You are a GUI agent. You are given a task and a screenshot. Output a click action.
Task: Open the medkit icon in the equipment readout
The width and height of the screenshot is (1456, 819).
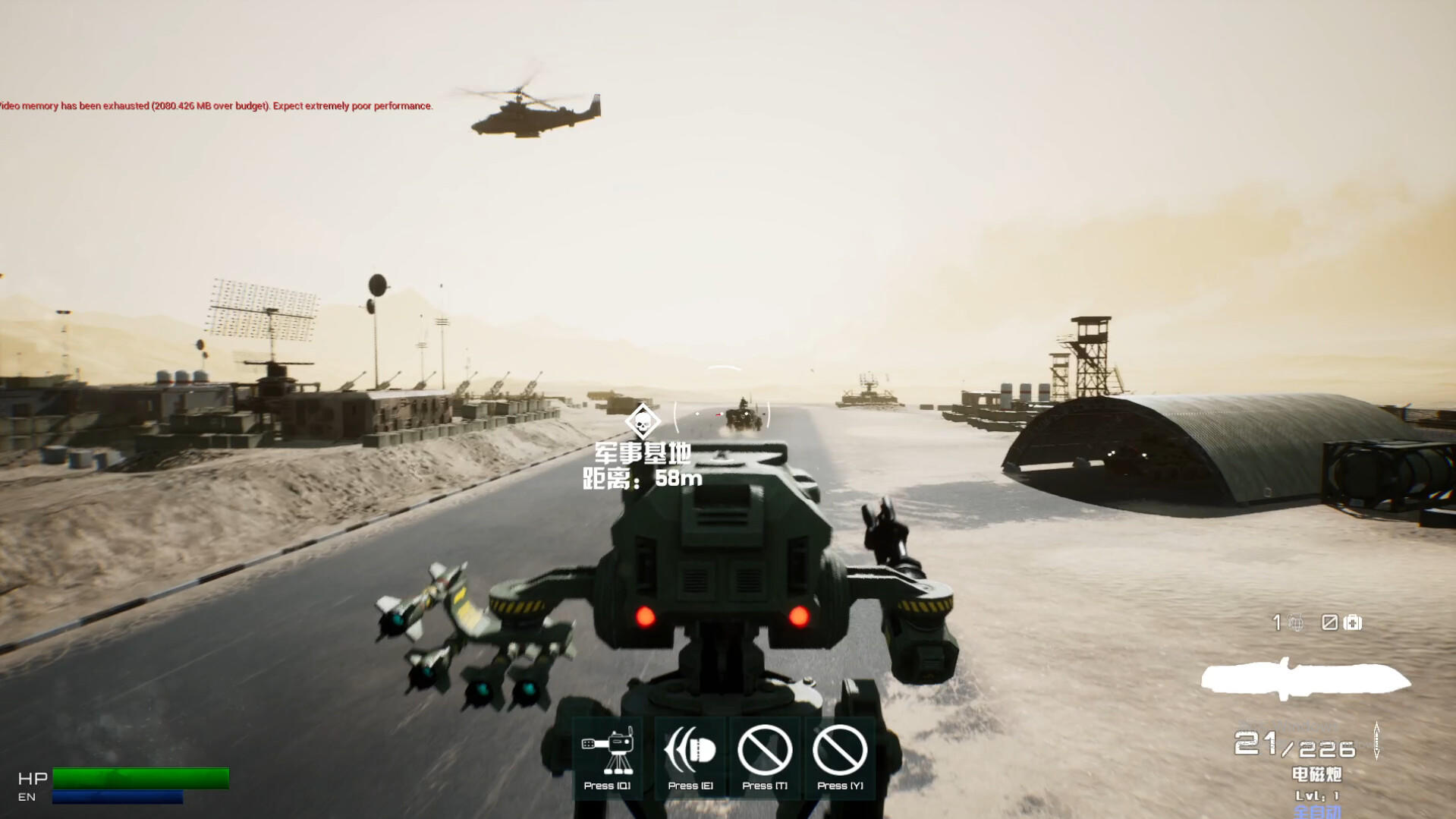(1353, 622)
